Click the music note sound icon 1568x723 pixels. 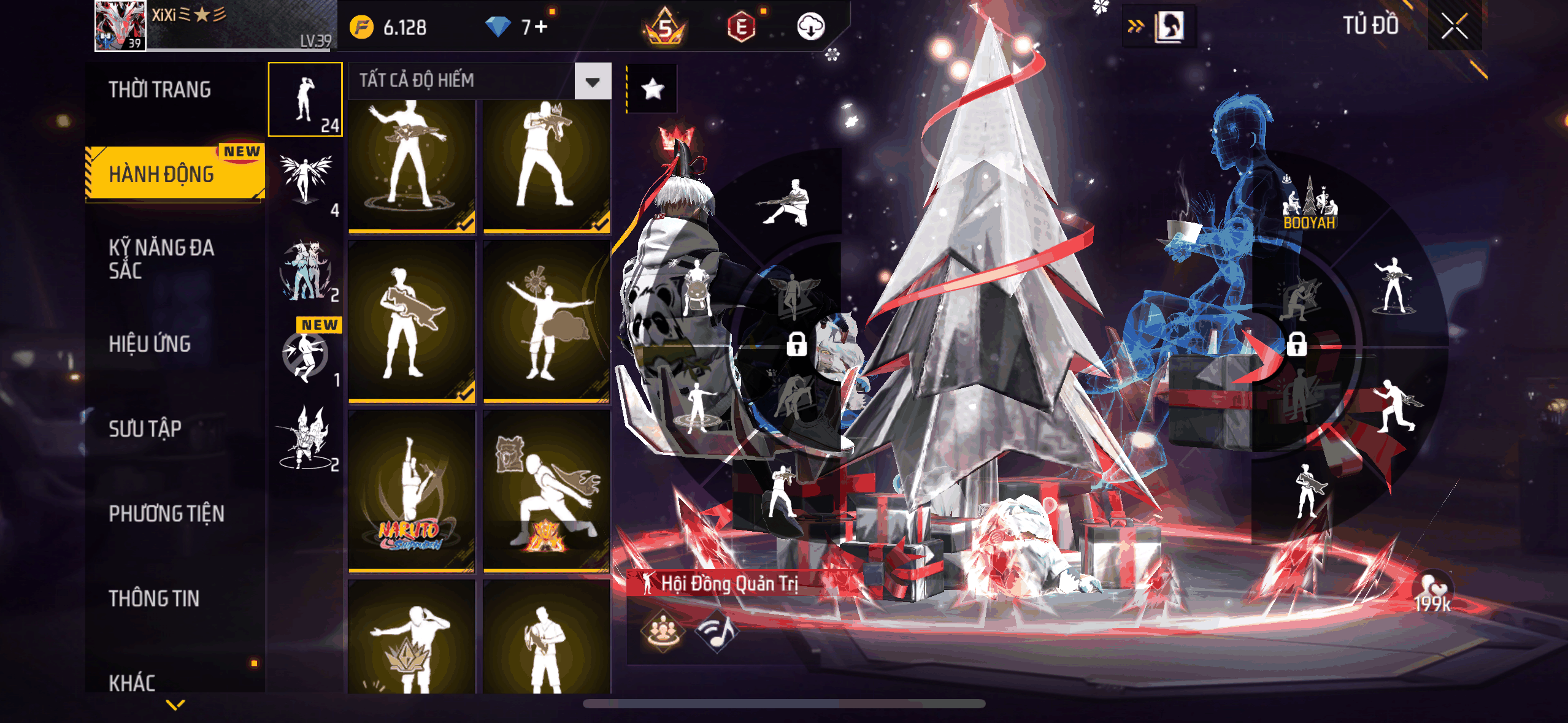click(x=717, y=632)
